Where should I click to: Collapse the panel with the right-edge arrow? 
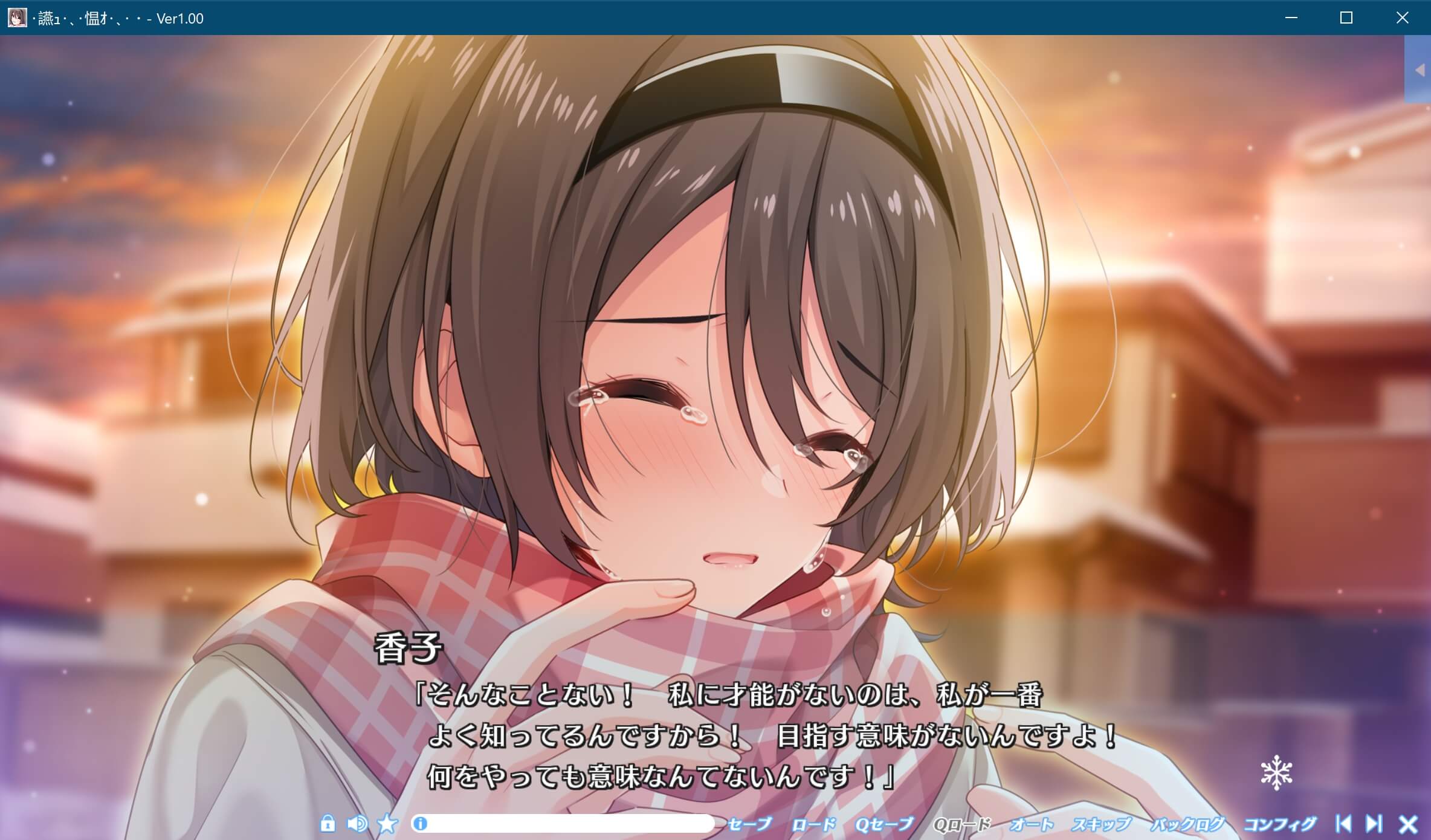[1421, 69]
